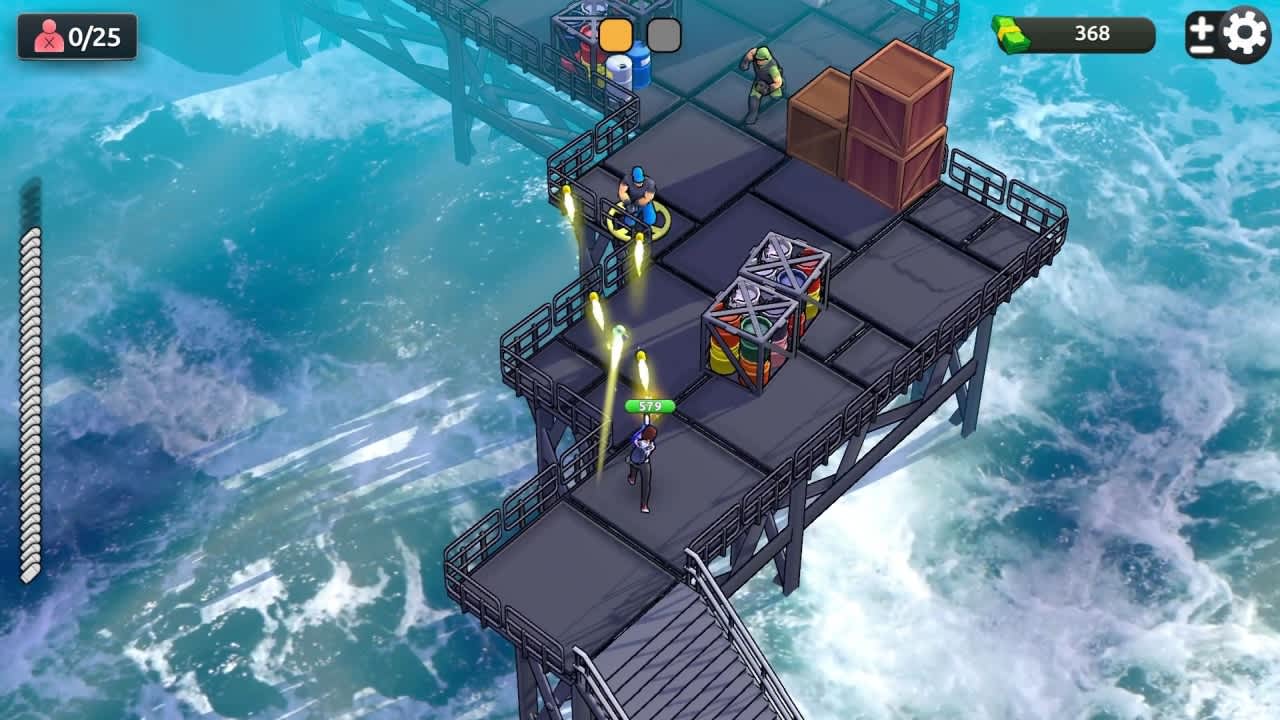
Task: Click the caged orange barrels container
Action: tap(757, 320)
